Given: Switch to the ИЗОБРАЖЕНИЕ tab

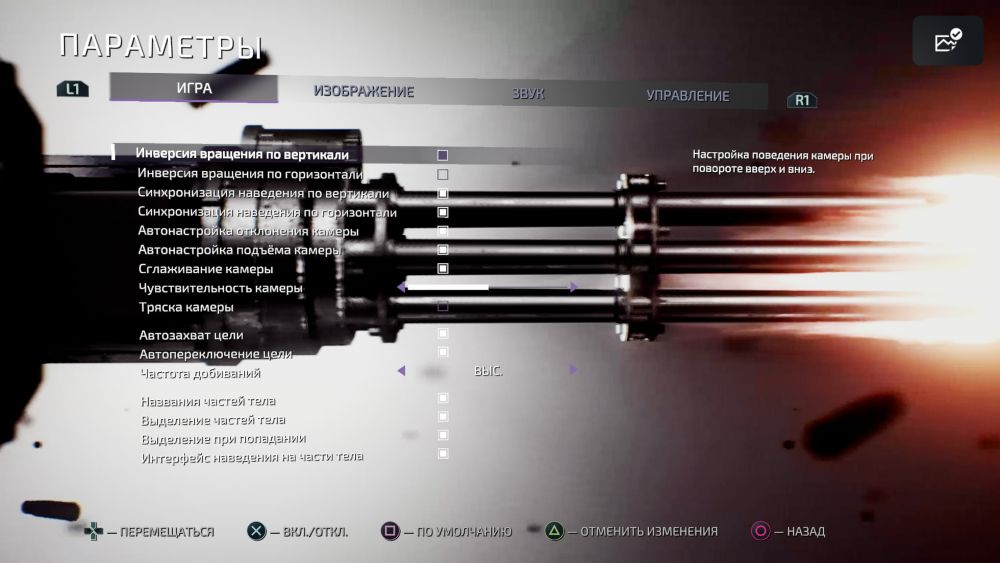Looking at the screenshot, I should coord(363,91).
